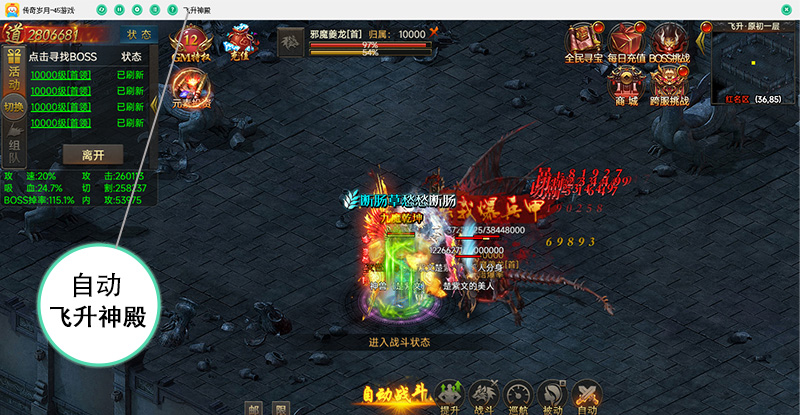Enter the BOSS挑战 challenge
Image resolution: width=800 pixels, height=415 pixels.
[x=671, y=45]
